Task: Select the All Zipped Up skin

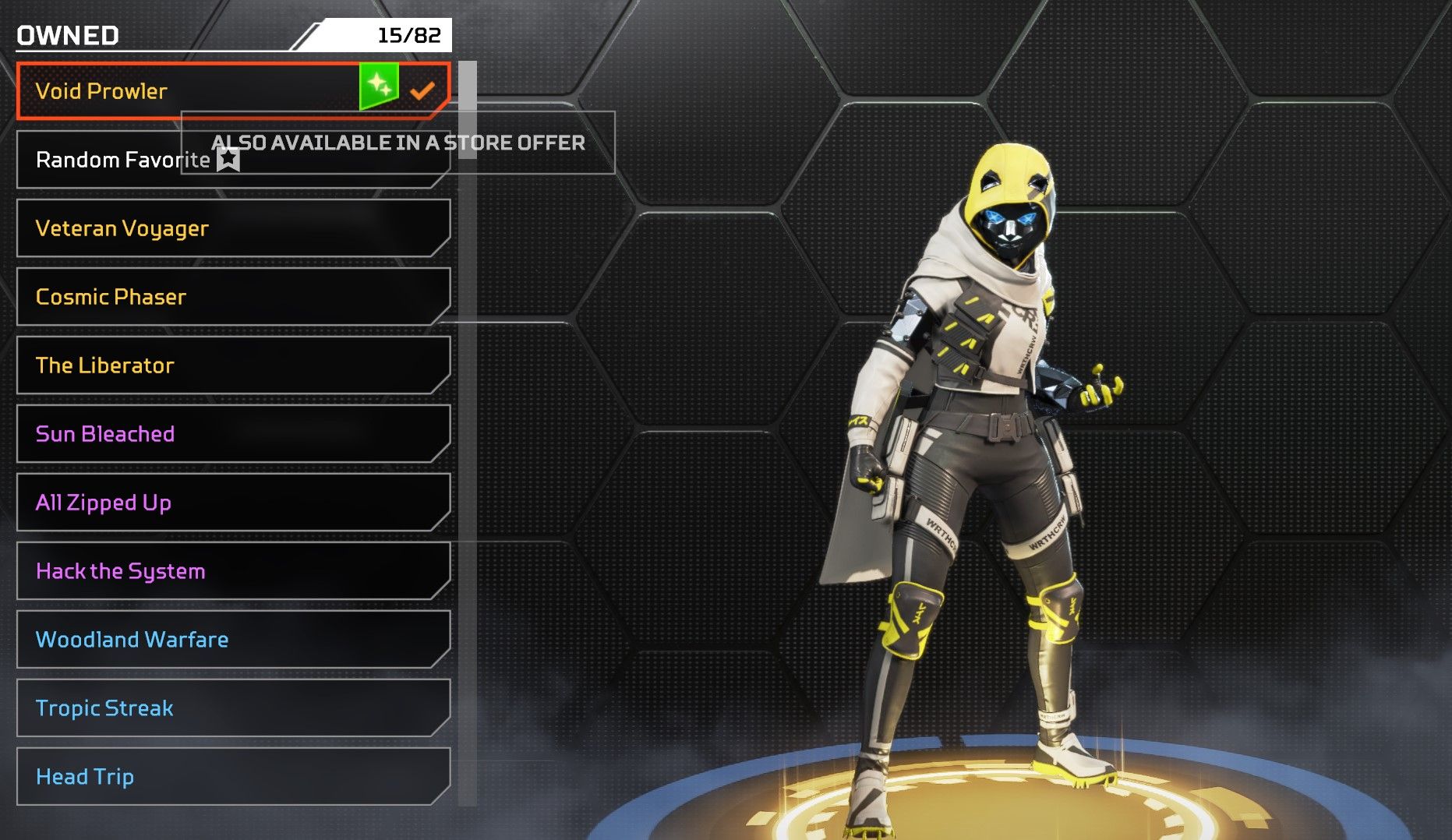Action: coord(232,503)
